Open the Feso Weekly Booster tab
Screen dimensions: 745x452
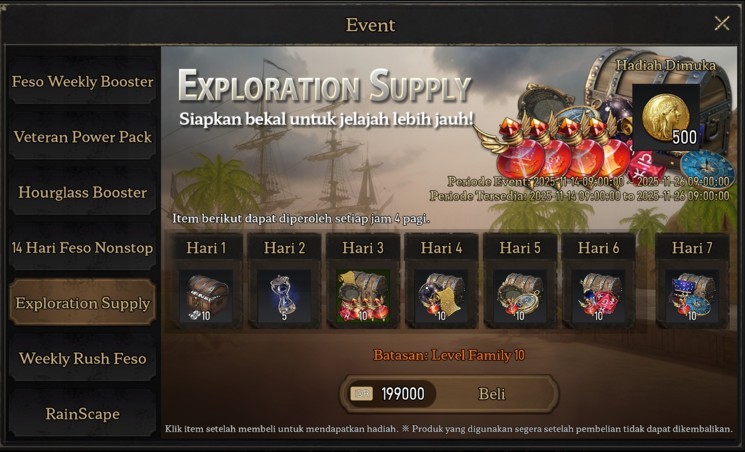83,82
